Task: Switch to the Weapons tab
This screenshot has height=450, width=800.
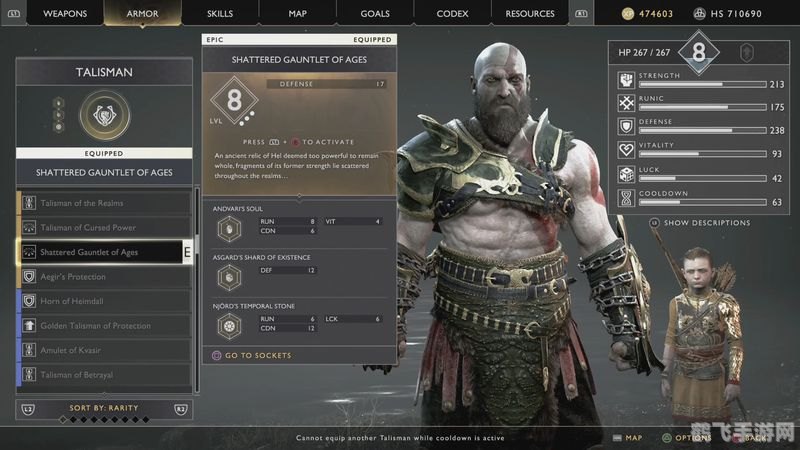Action: tap(66, 14)
